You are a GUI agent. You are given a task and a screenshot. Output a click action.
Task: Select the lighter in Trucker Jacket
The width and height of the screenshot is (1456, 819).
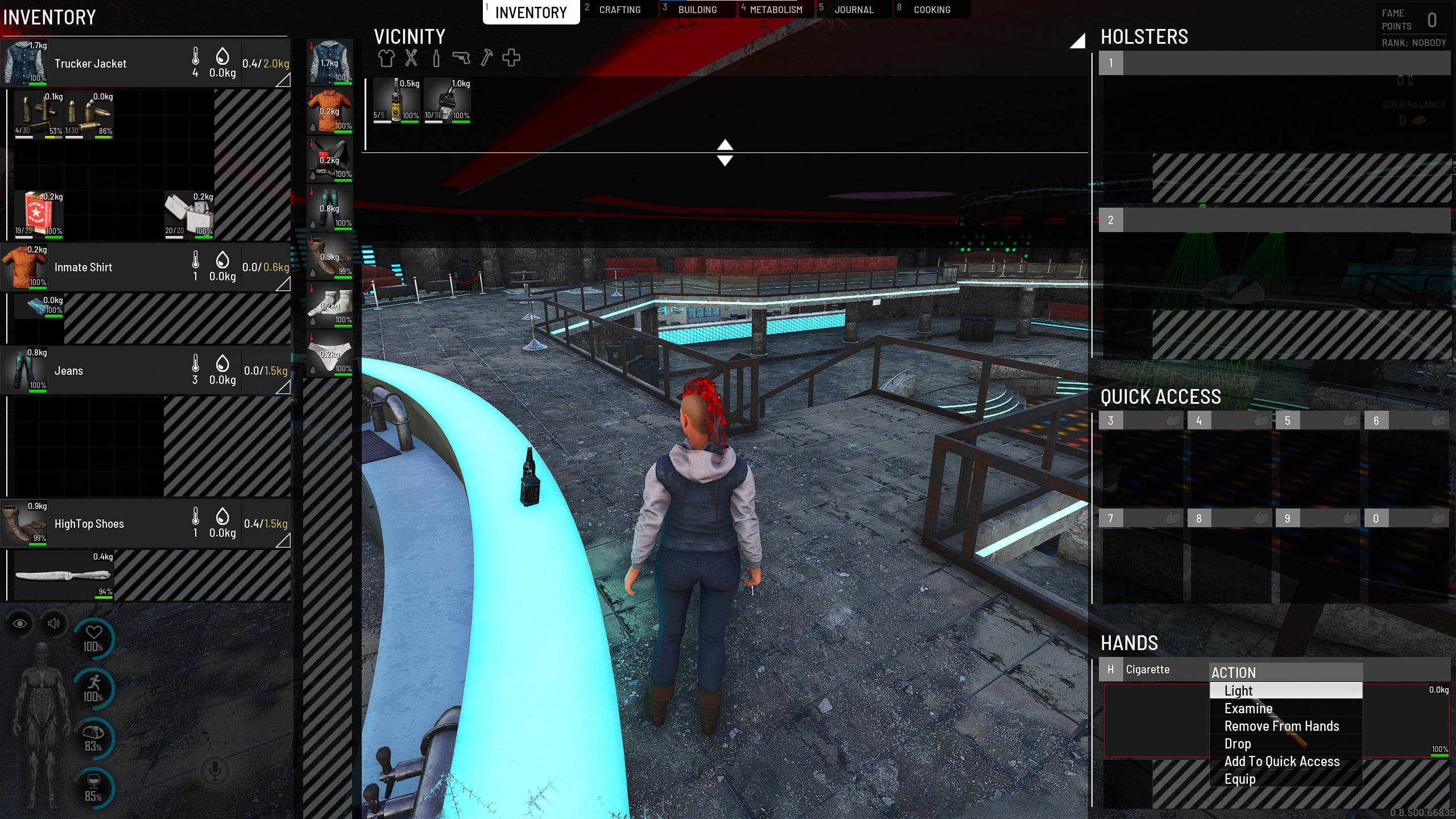[x=189, y=214]
